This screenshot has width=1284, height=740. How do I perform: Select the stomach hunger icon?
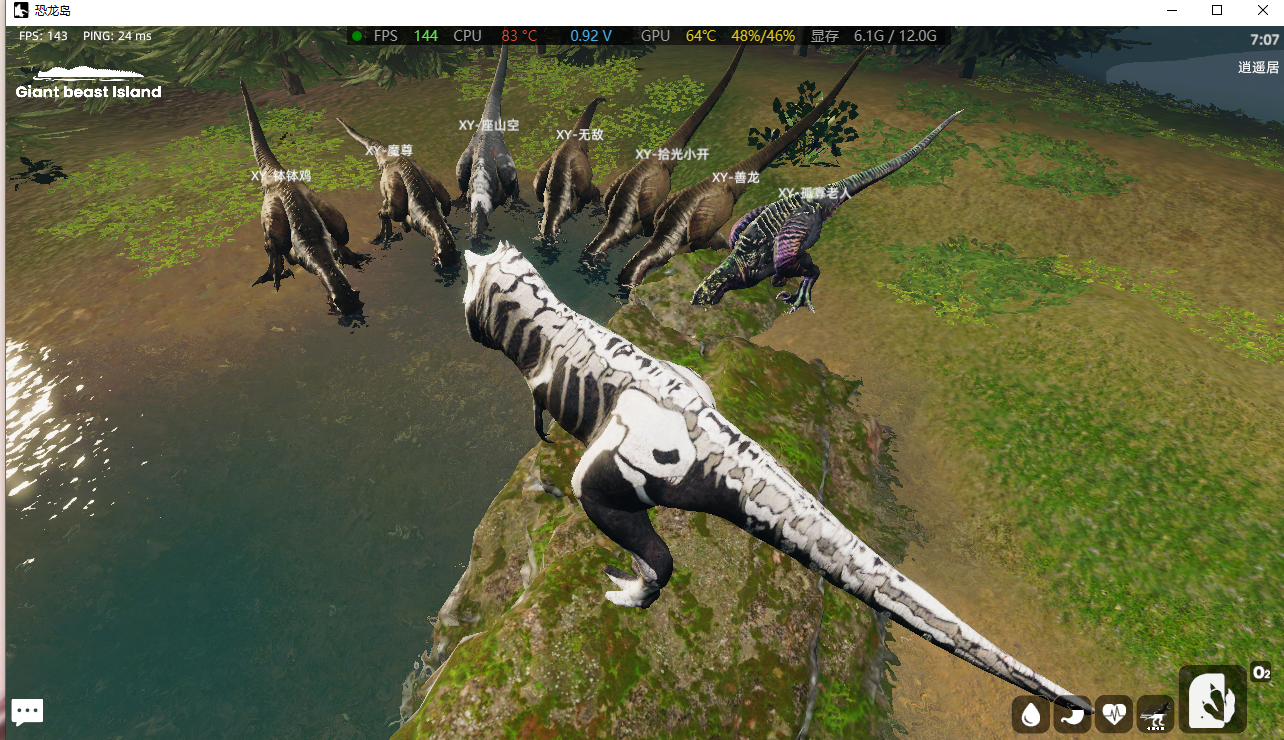1073,714
